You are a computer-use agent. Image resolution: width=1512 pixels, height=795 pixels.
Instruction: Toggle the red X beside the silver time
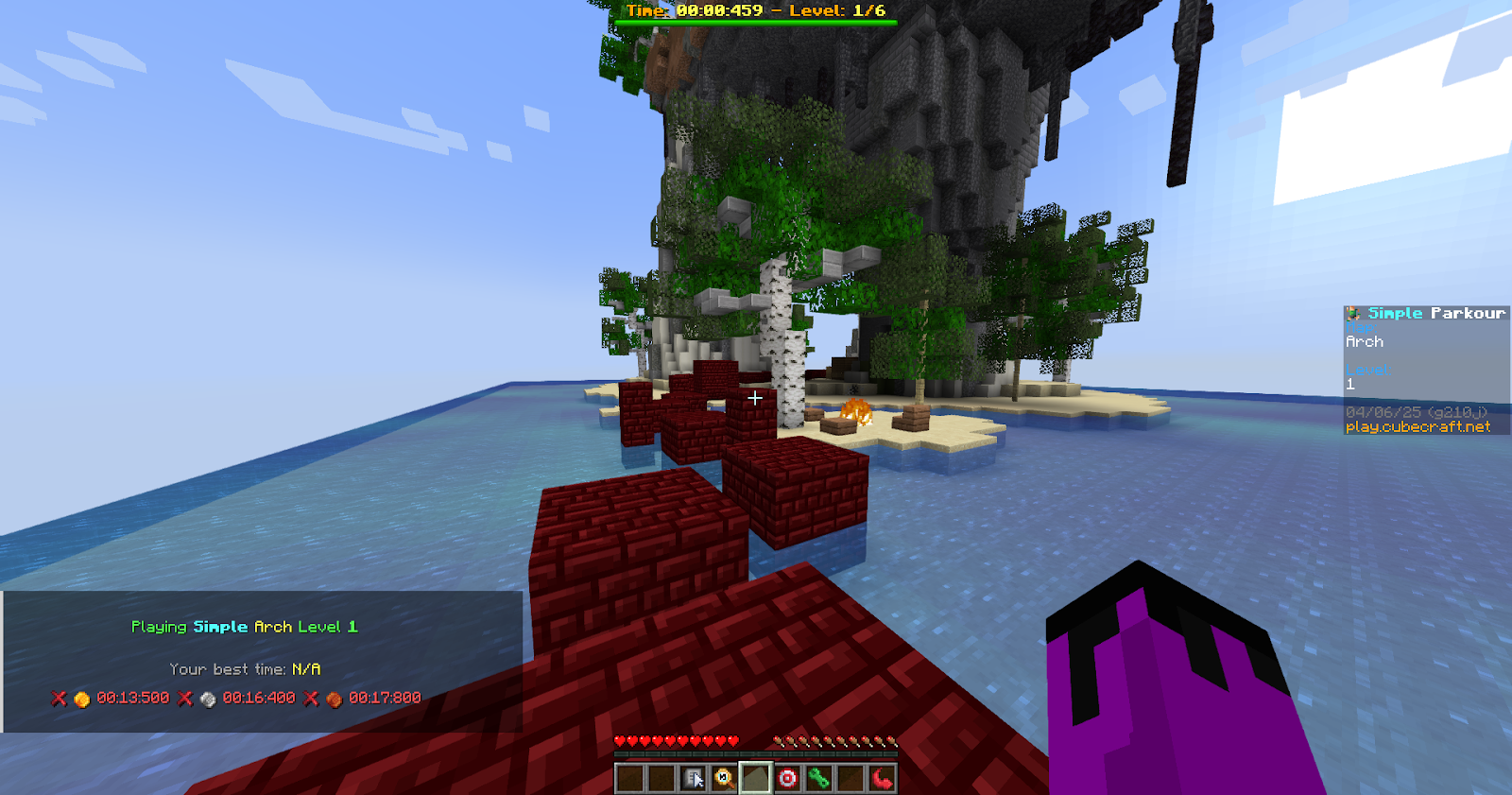[x=183, y=699]
